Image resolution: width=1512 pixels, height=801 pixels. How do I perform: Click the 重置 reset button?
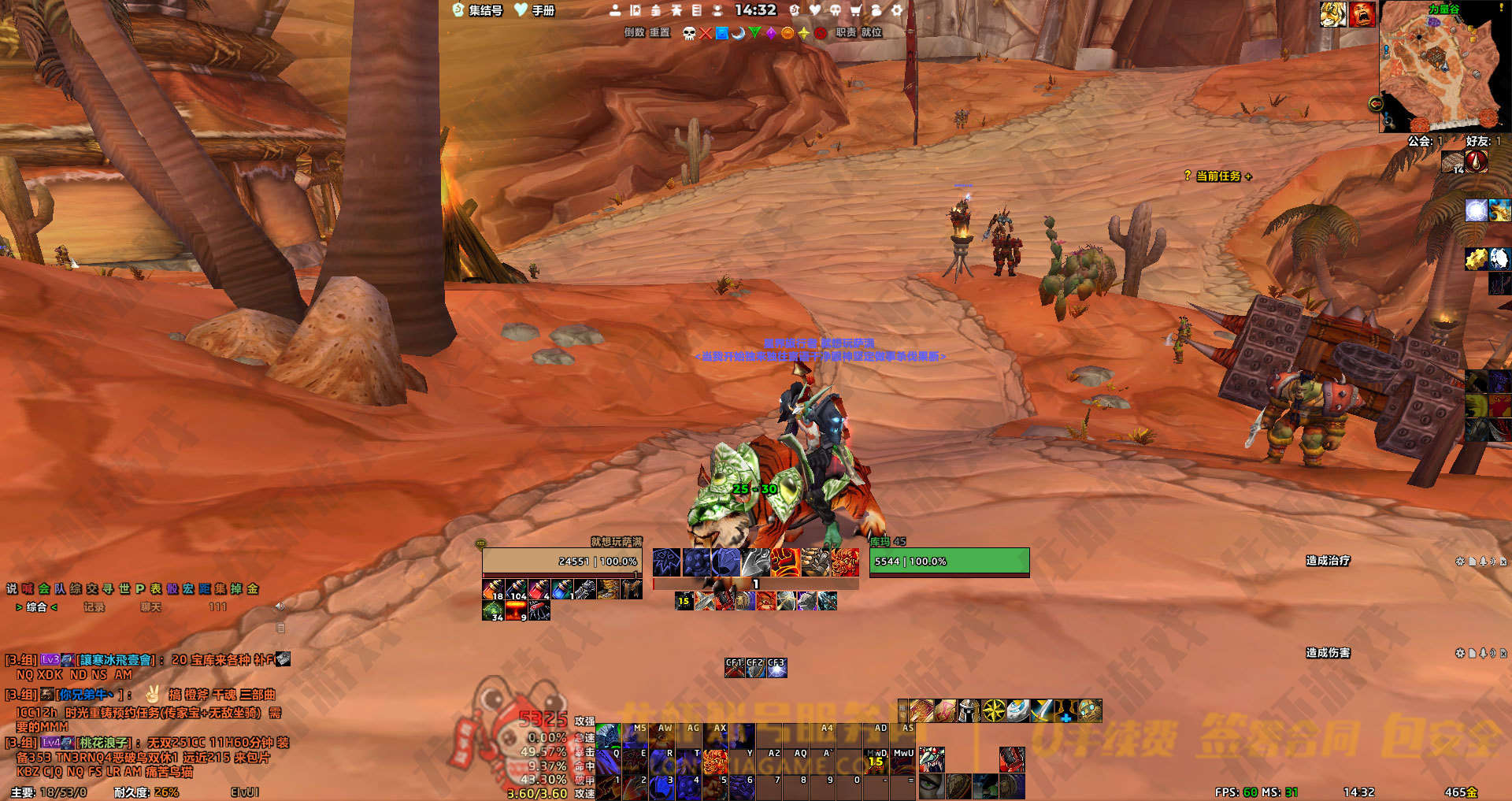coord(660,32)
